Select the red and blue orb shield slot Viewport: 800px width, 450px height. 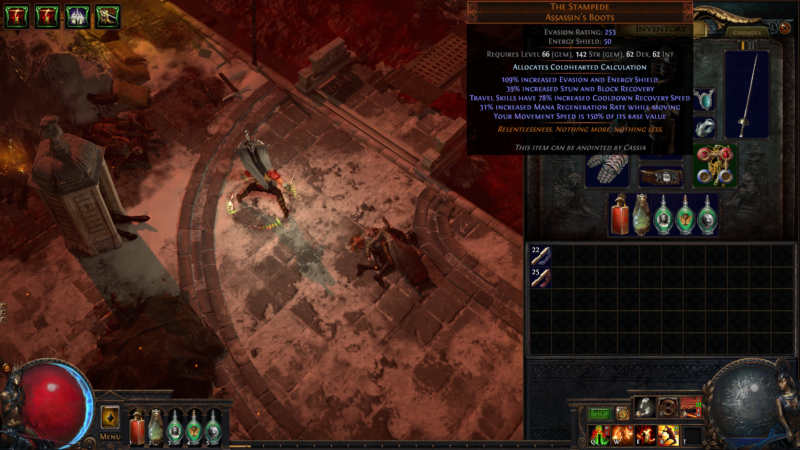715,165
